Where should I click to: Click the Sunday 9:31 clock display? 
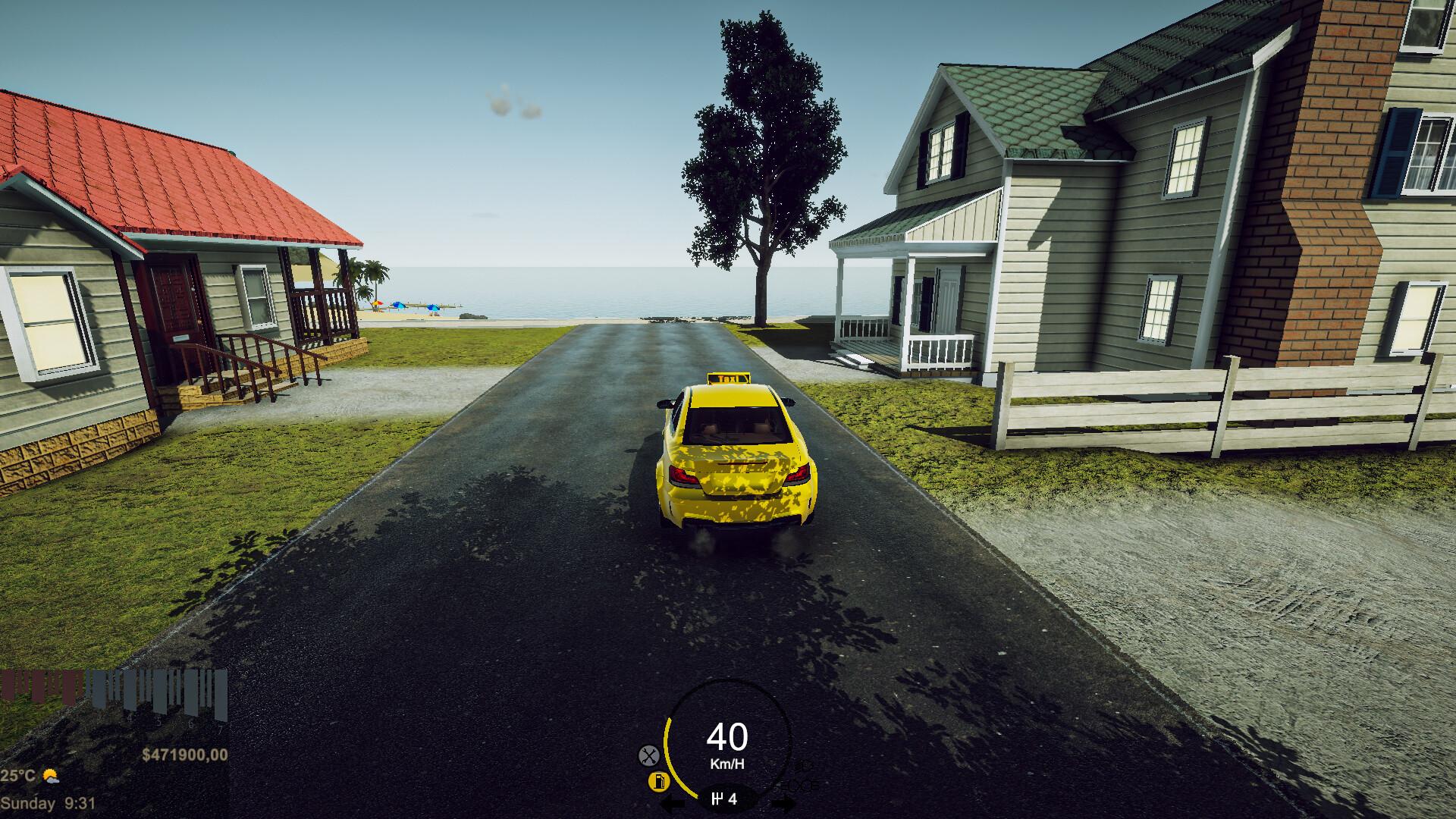[x=47, y=802]
